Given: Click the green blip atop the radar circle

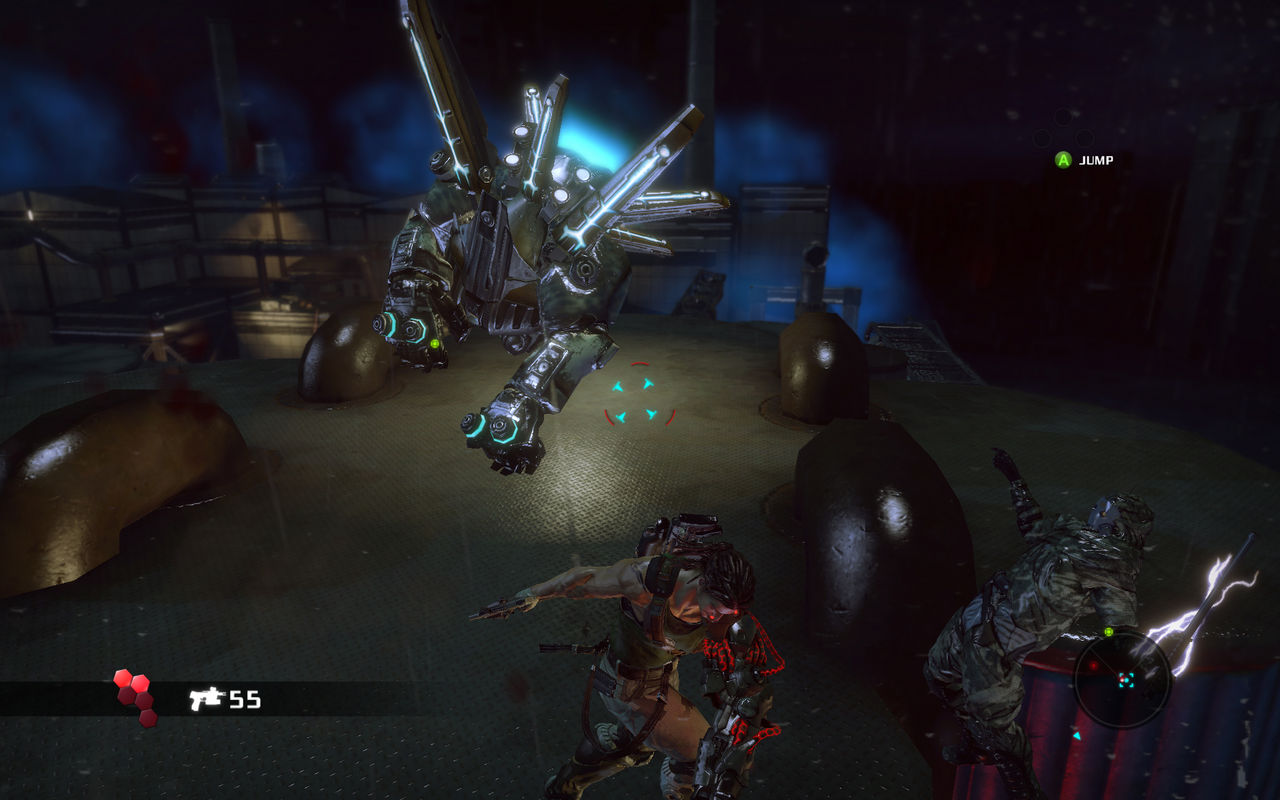Looking at the screenshot, I should [1108, 631].
